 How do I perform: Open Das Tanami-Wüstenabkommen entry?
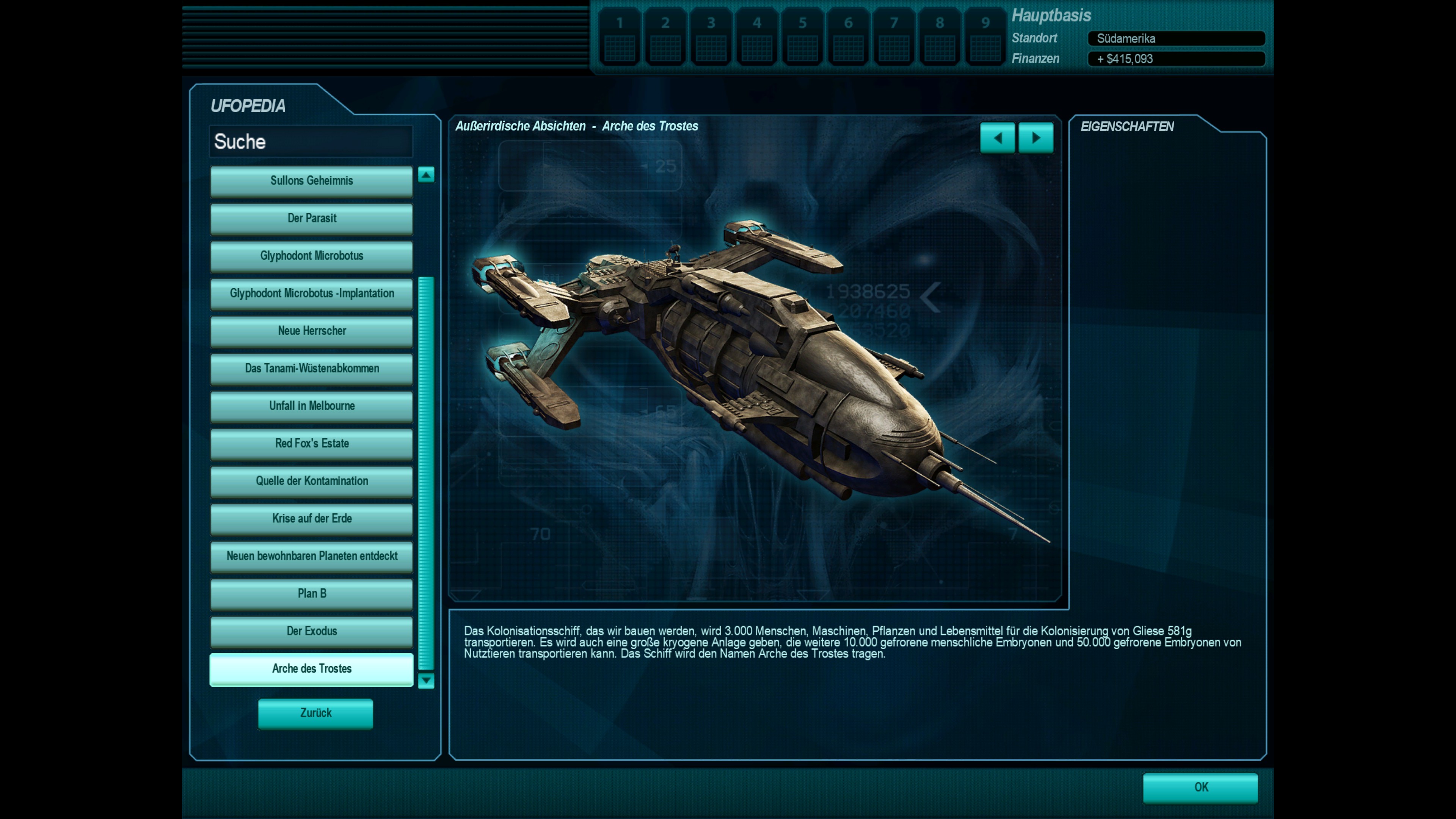pos(311,369)
